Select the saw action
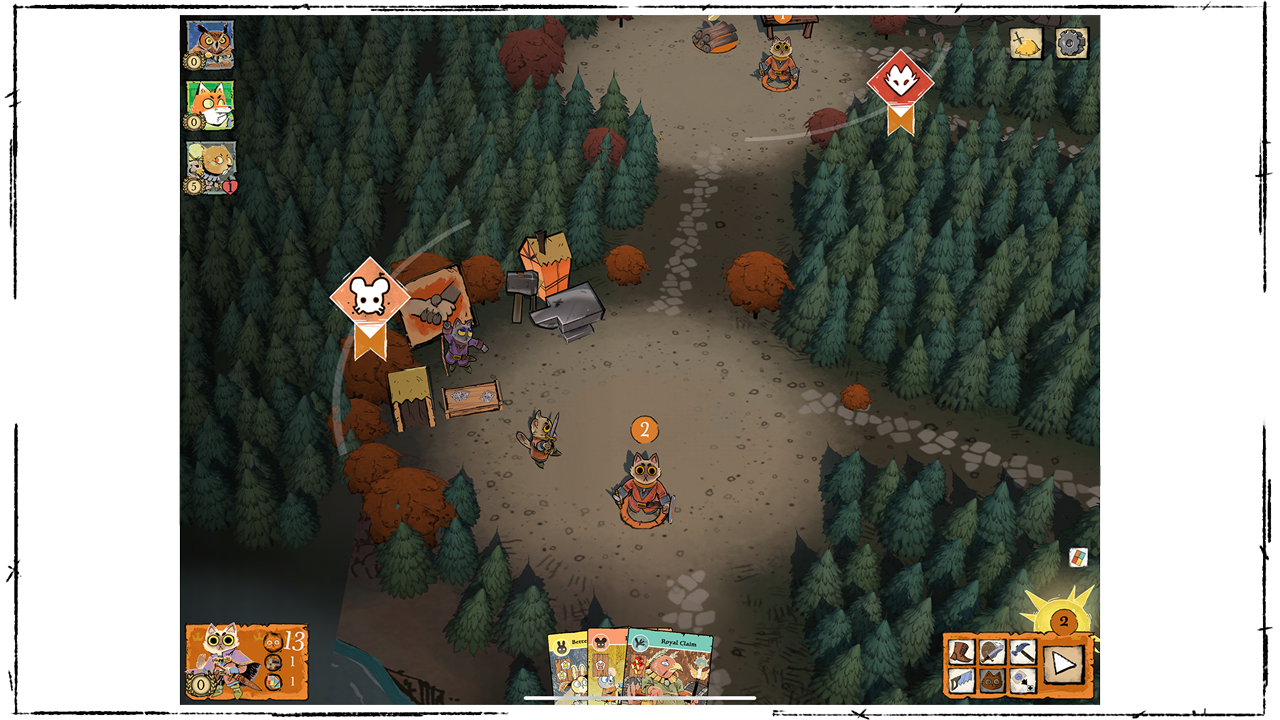1280x720 pixels. pos(962,681)
